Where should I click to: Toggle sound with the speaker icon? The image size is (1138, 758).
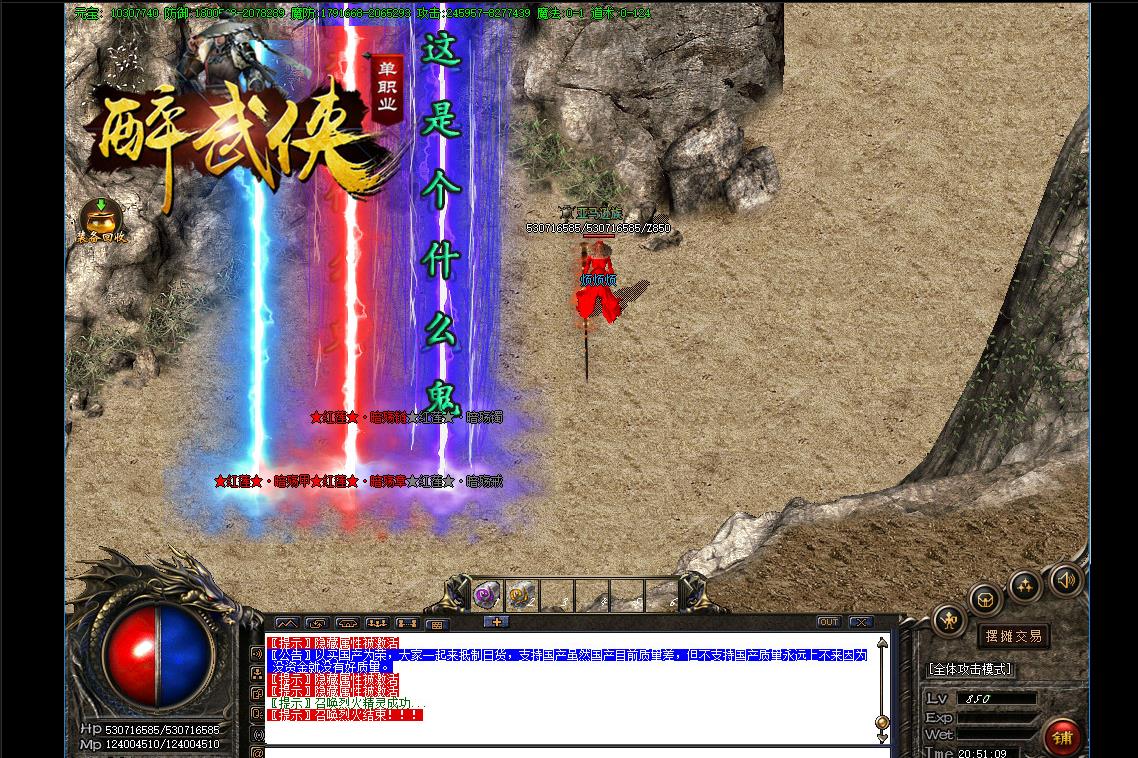pos(1065,580)
